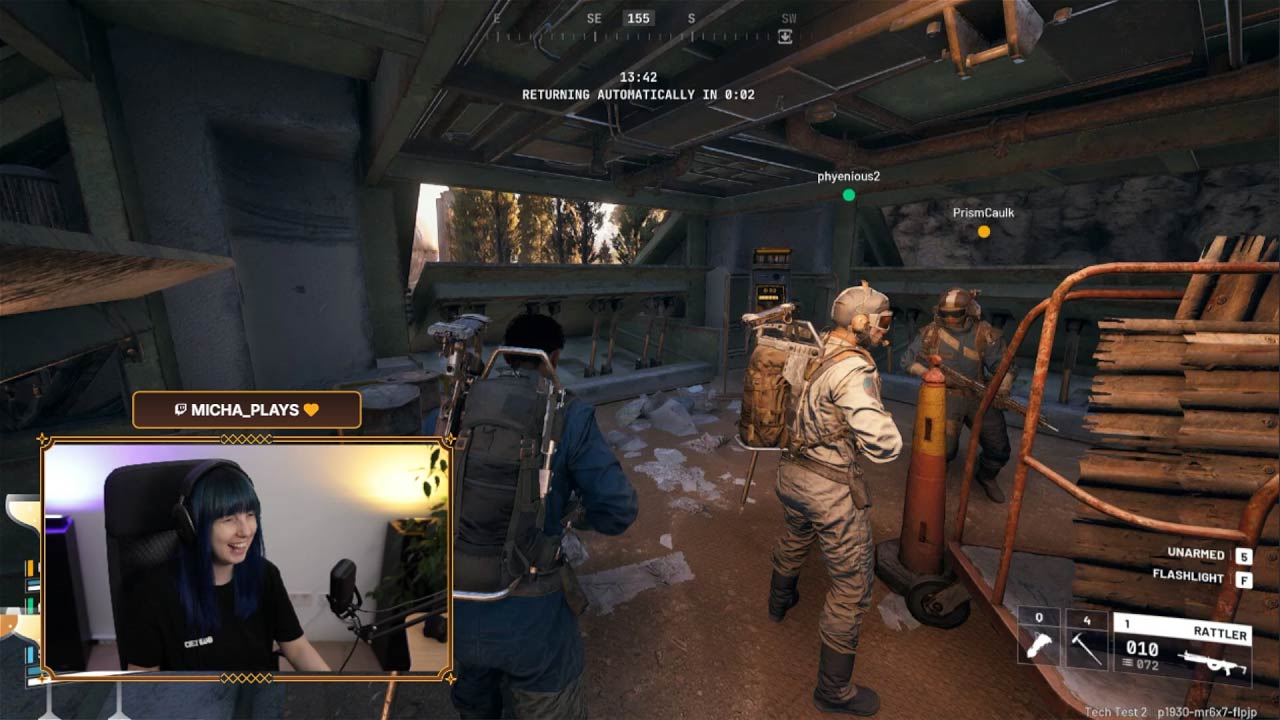Toggle PrismCaulk's orange status indicator
Image resolution: width=1280 pixels, height=720 pixels.
pos(984,231)
